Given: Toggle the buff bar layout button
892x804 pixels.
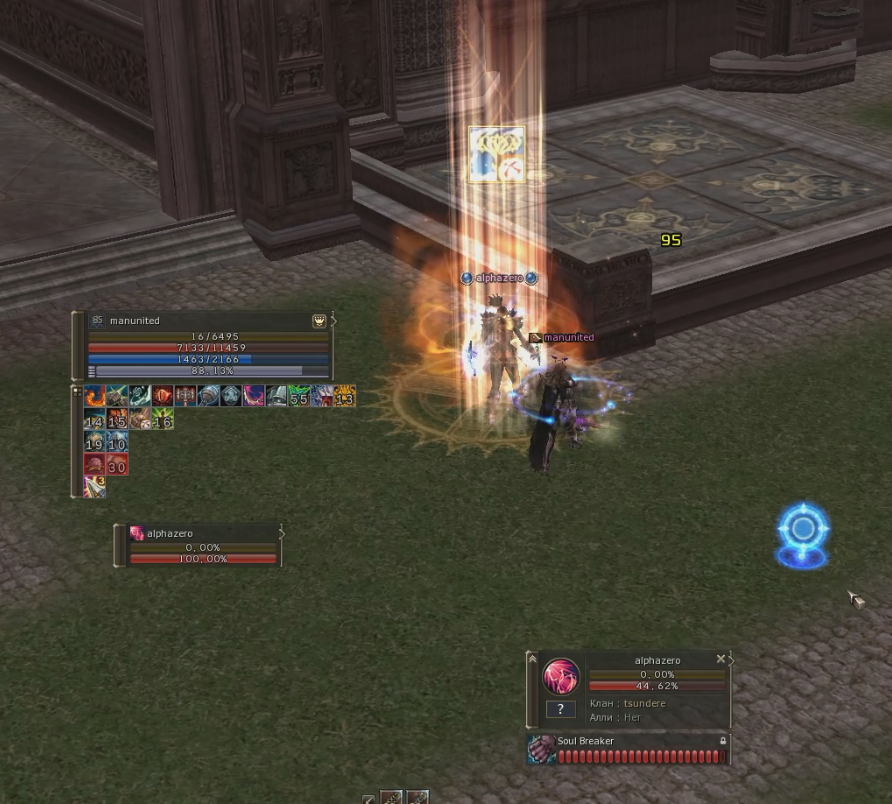Looking at the screenshot, I should (x=76, y=391).
